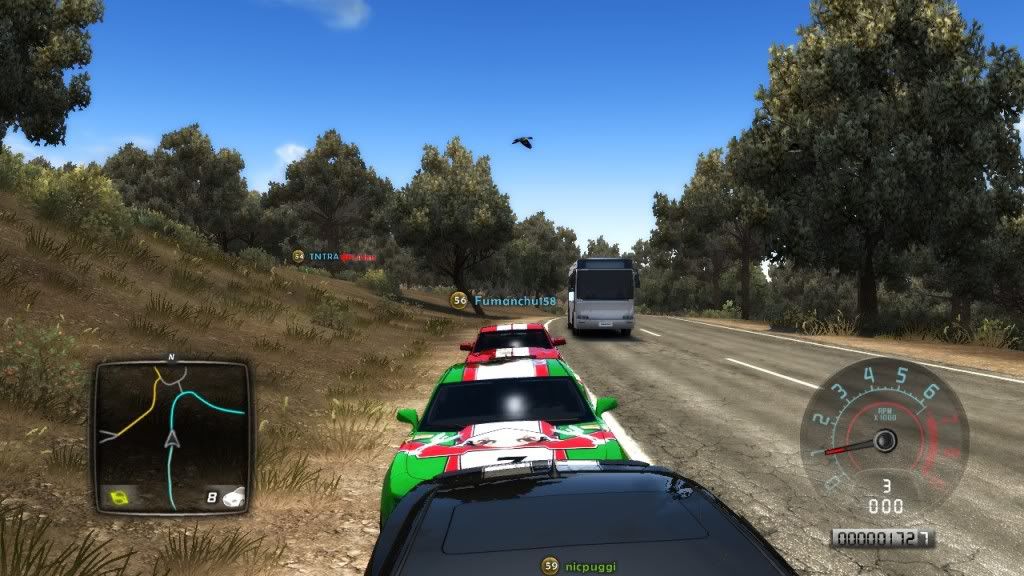Select the white car class icon

coord(231,495)
